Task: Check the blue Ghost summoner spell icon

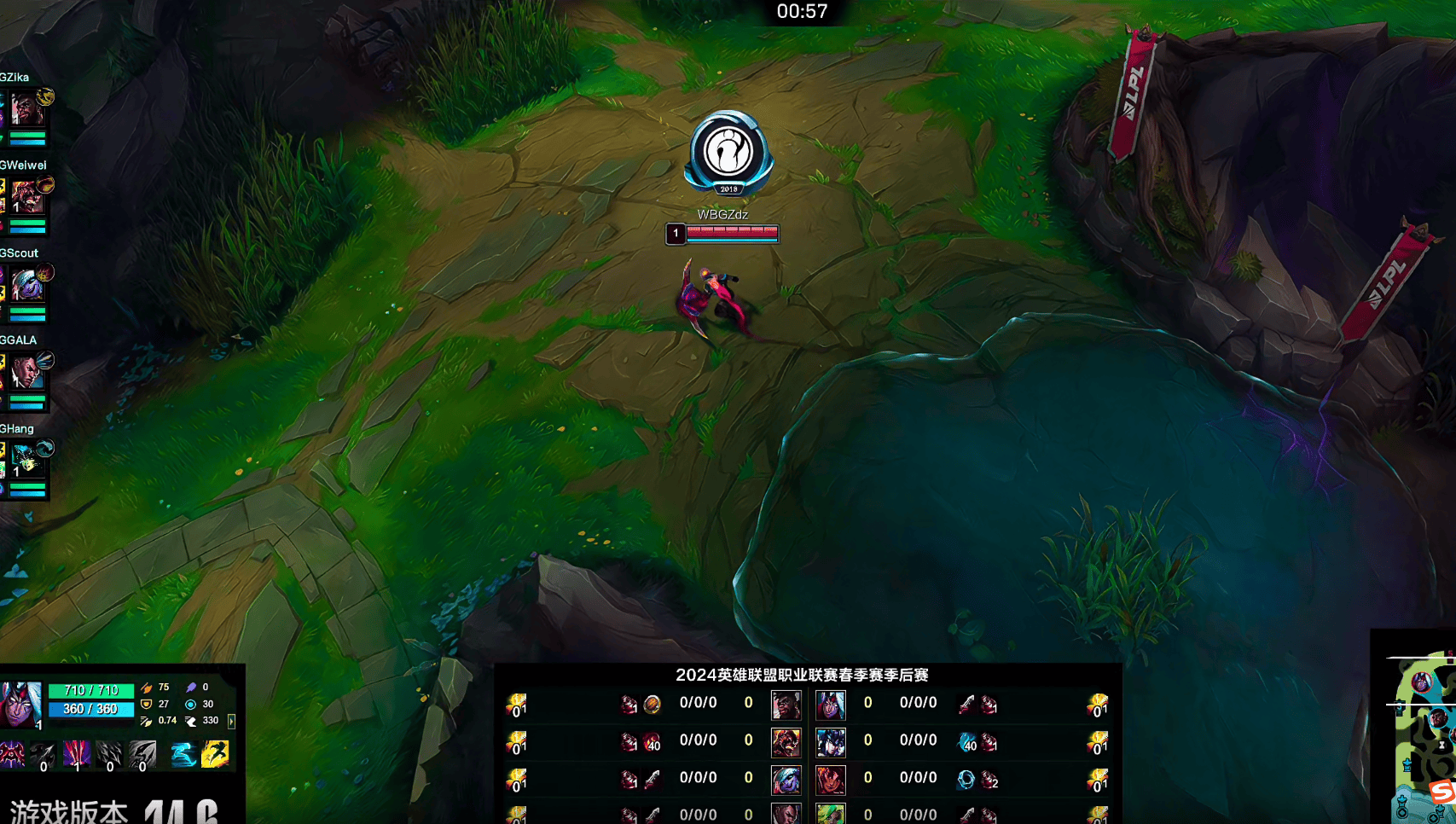Action: pyautogui.click(x=183, y=754)
